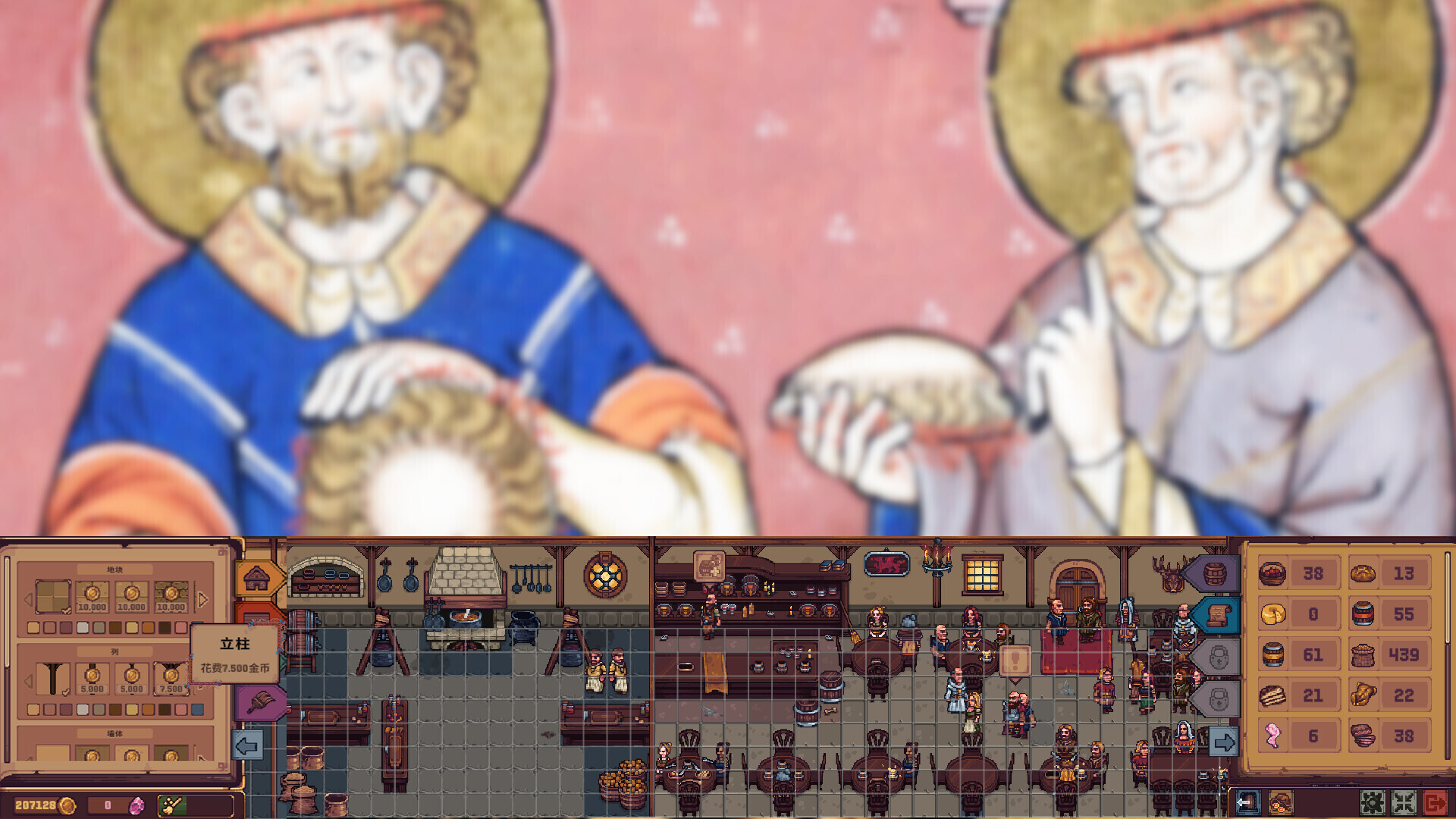Click the fullscreen resize arrows icon
1456x819 pixels.
coord(1404,803)
